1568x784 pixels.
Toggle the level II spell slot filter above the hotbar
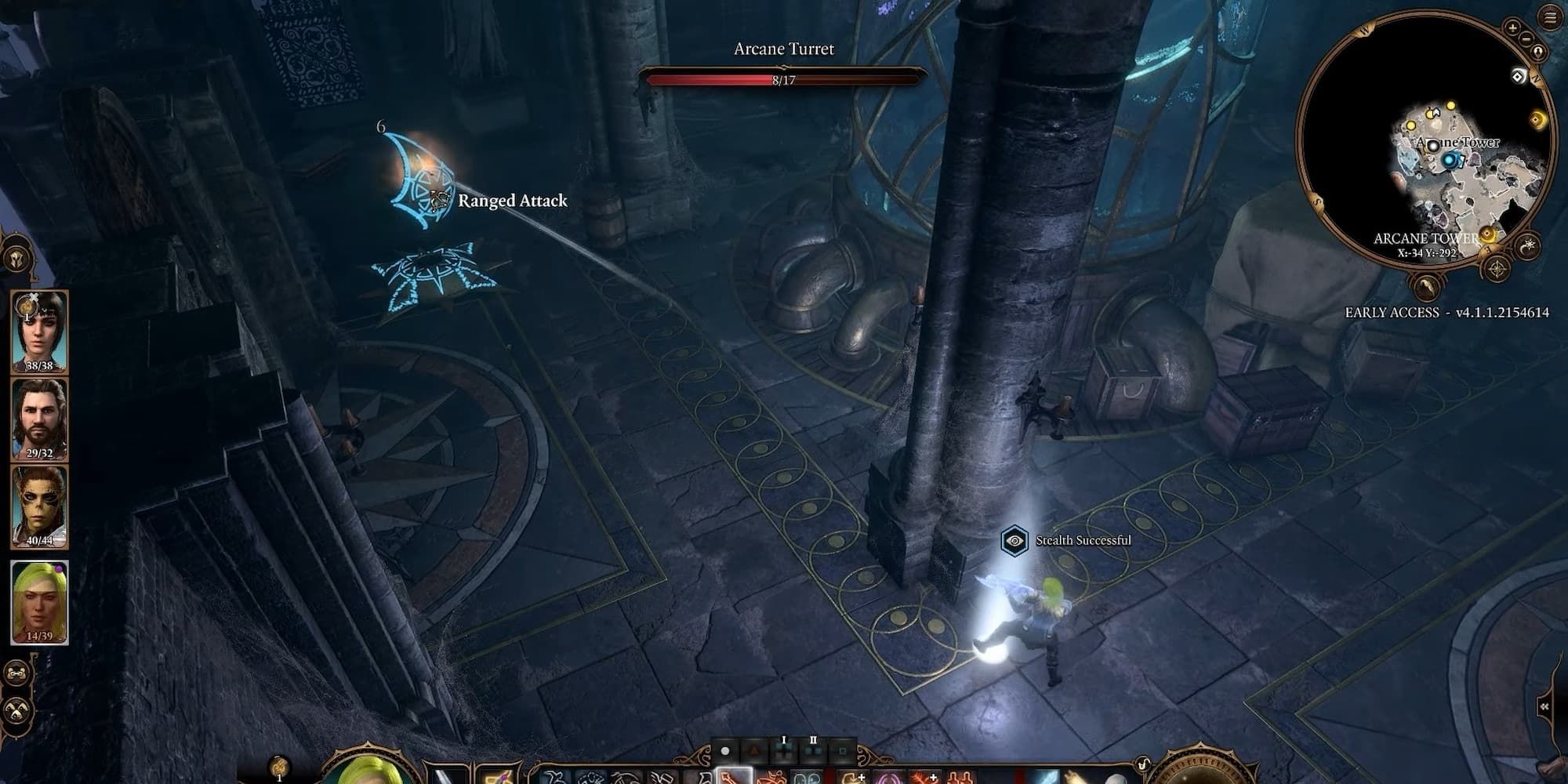coord(813,751)
